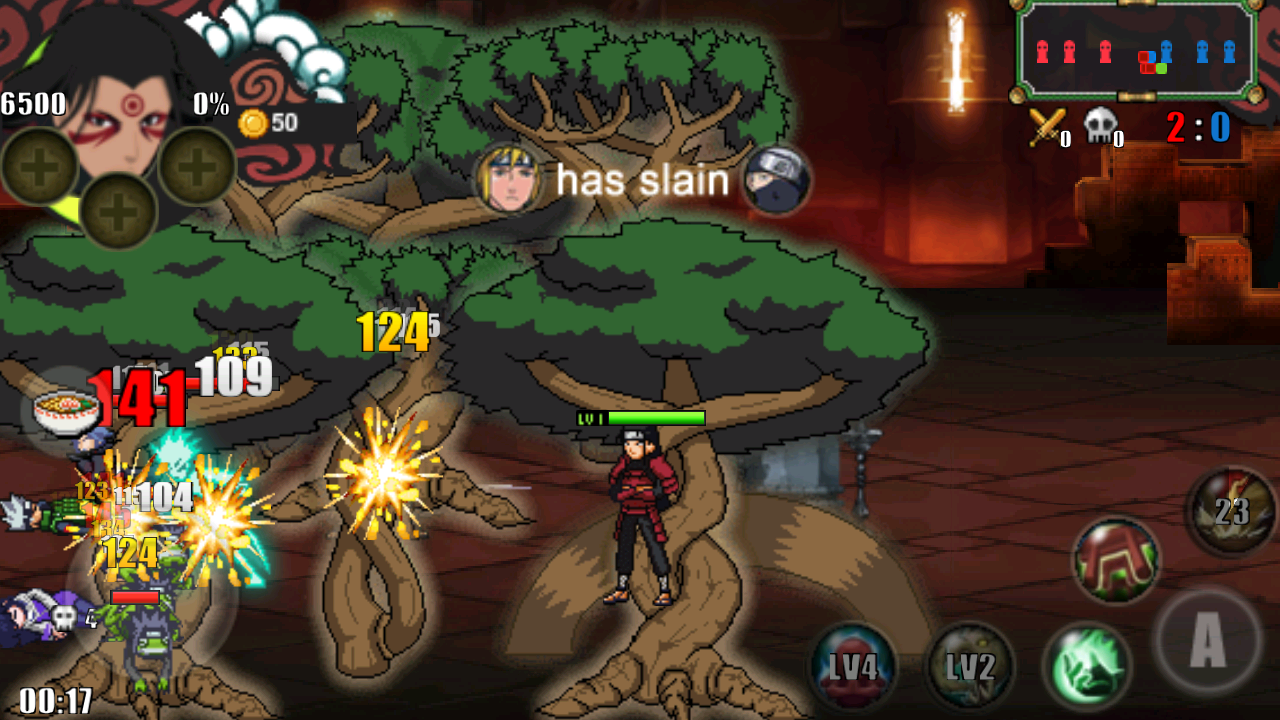Tap the A basic attack button
Image resolution: width=1280 pixels, height=720 pixels.
[1207, 642]
